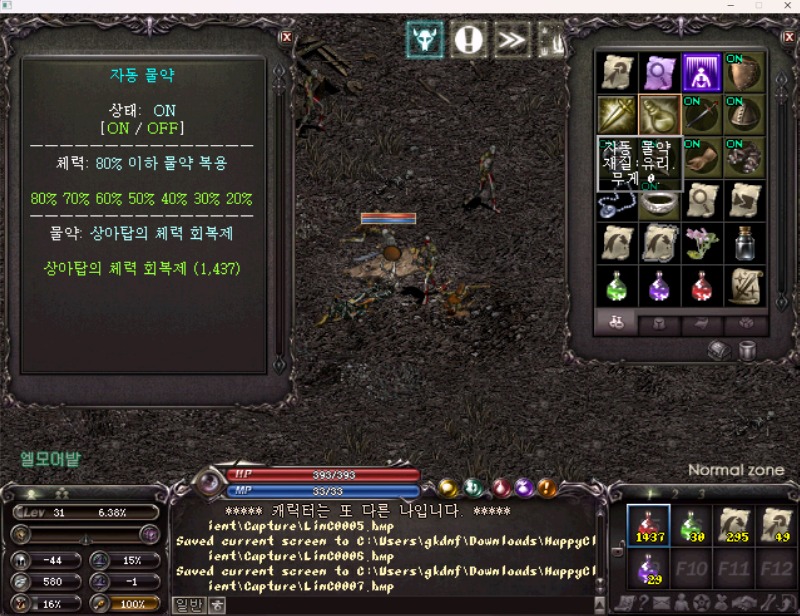Open the mail envelope menu icon
Image resolution: width=800 pixels, height=616 pixels.
pos(661,603)
